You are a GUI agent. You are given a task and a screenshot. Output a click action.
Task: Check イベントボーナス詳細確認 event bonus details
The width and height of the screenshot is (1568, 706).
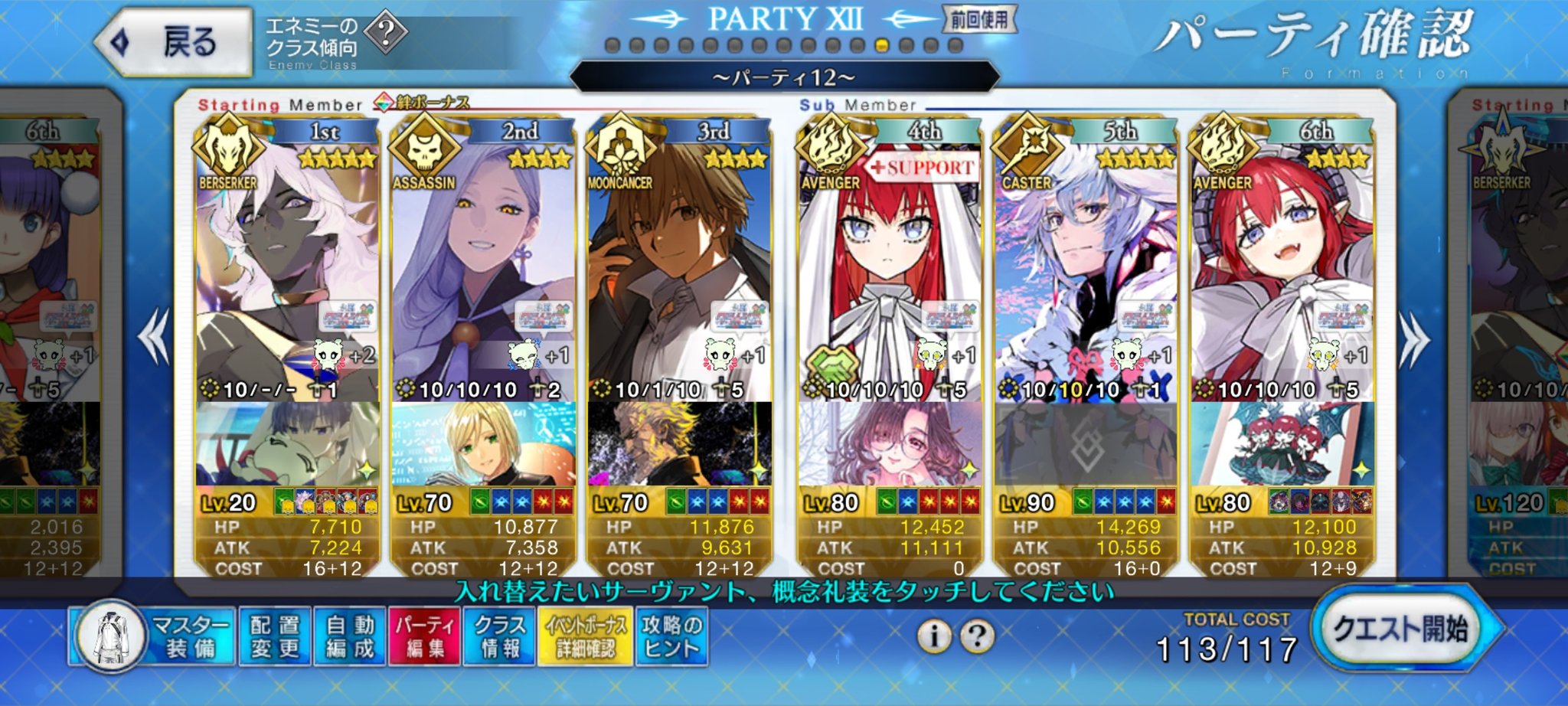pyautogui.click(x=585, y=637)
